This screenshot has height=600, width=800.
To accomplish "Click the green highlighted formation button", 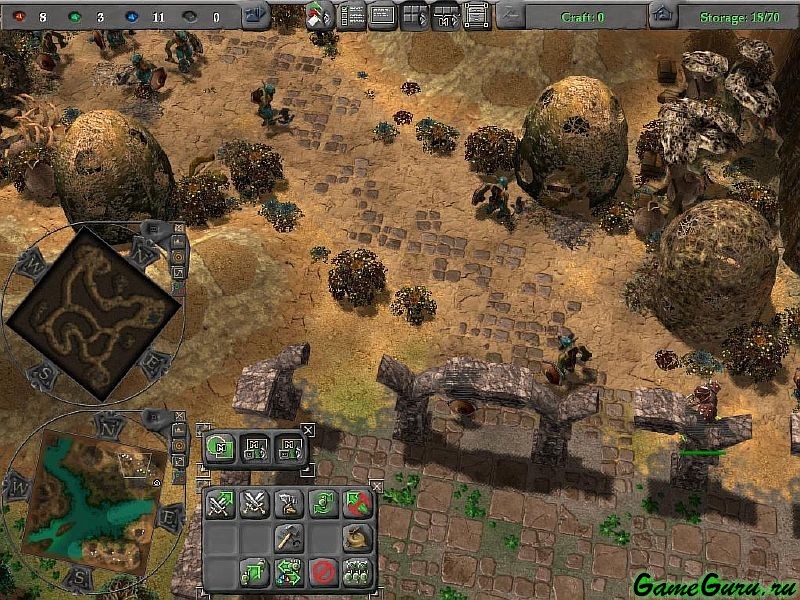I will (220, 447).
